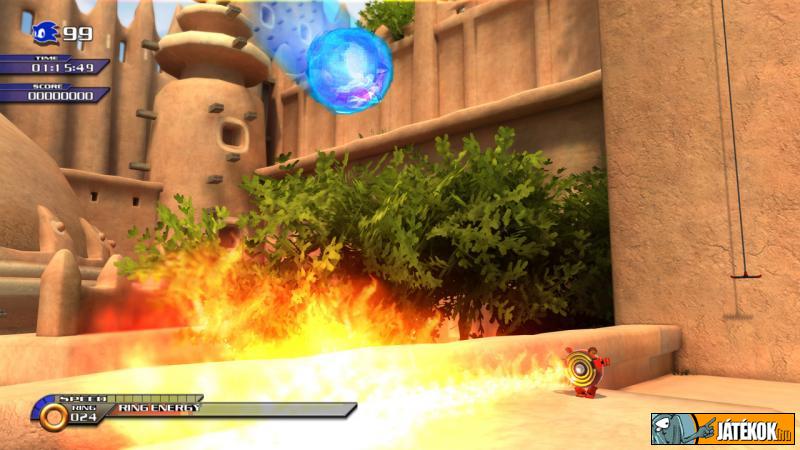Viewport: 800px width, 450px height.
Task: Open the Játékok.hu watermark logo
Action: [x=722, y=429]
